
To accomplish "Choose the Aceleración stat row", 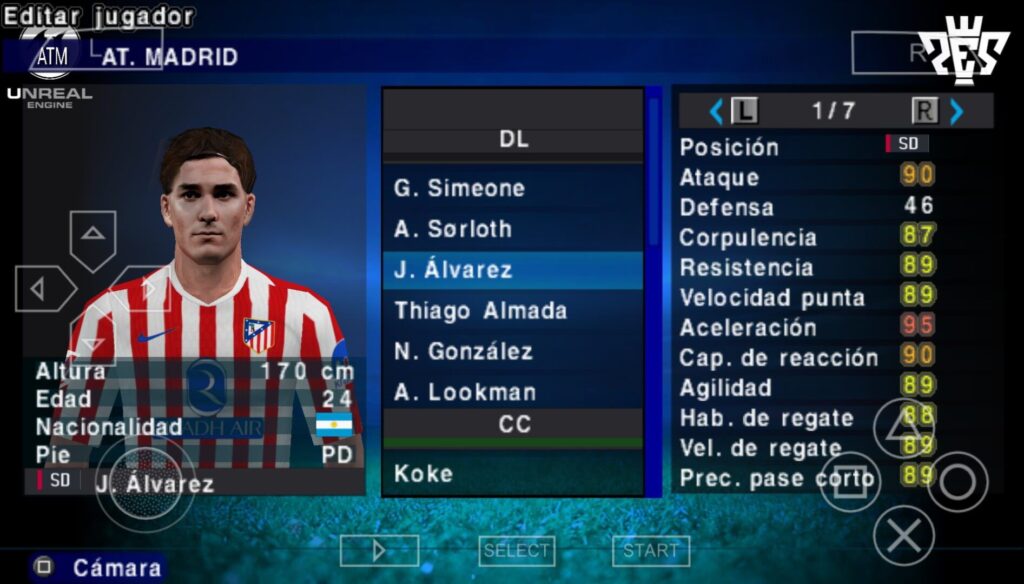I will (x=806, y=327).
